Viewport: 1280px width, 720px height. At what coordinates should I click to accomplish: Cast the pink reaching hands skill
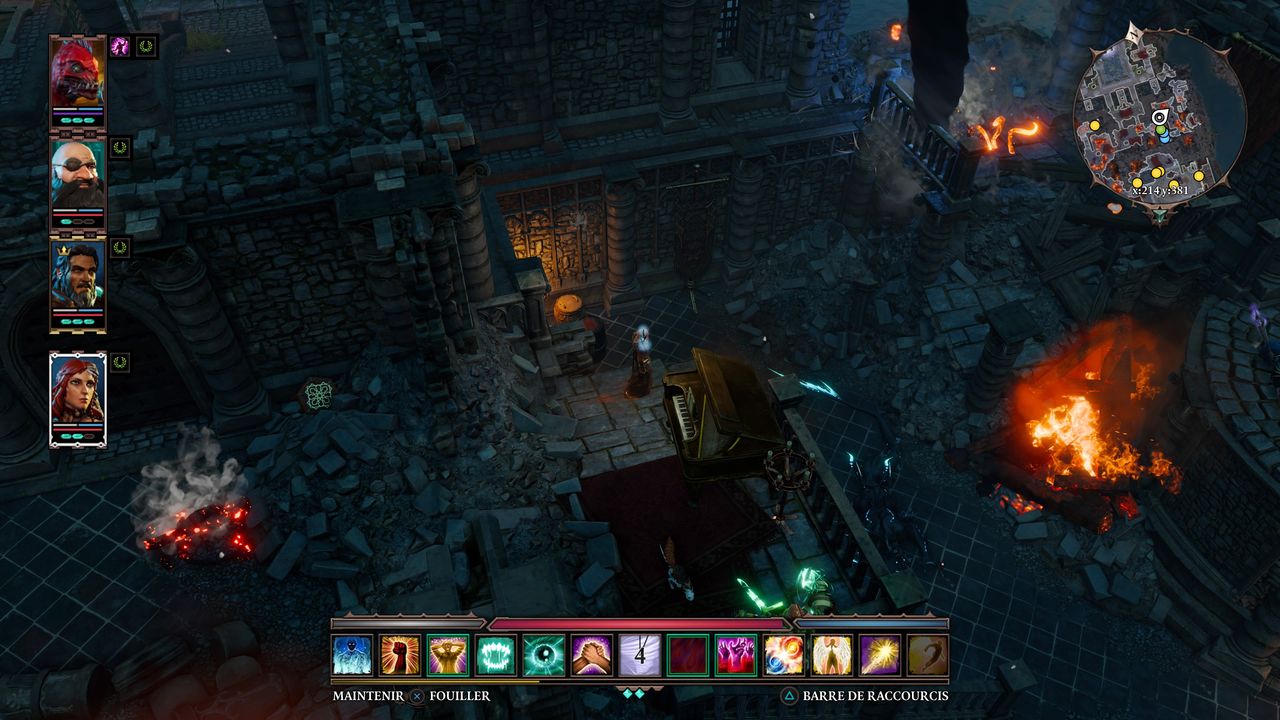point(736,655)
